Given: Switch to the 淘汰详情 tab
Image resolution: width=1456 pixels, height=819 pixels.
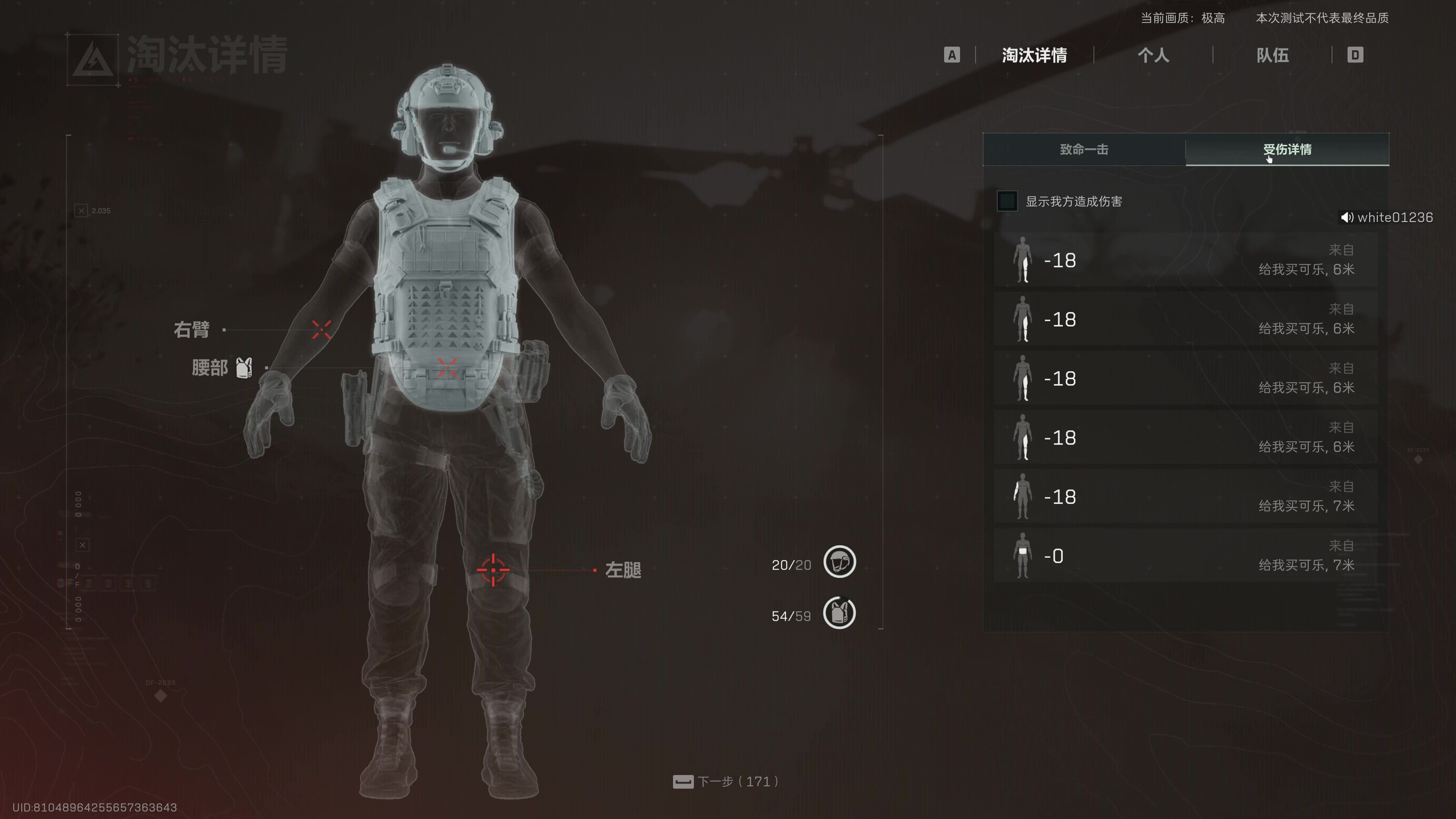Looking at the screenshot, I should pyautogui.click(x=1034, y=55).
